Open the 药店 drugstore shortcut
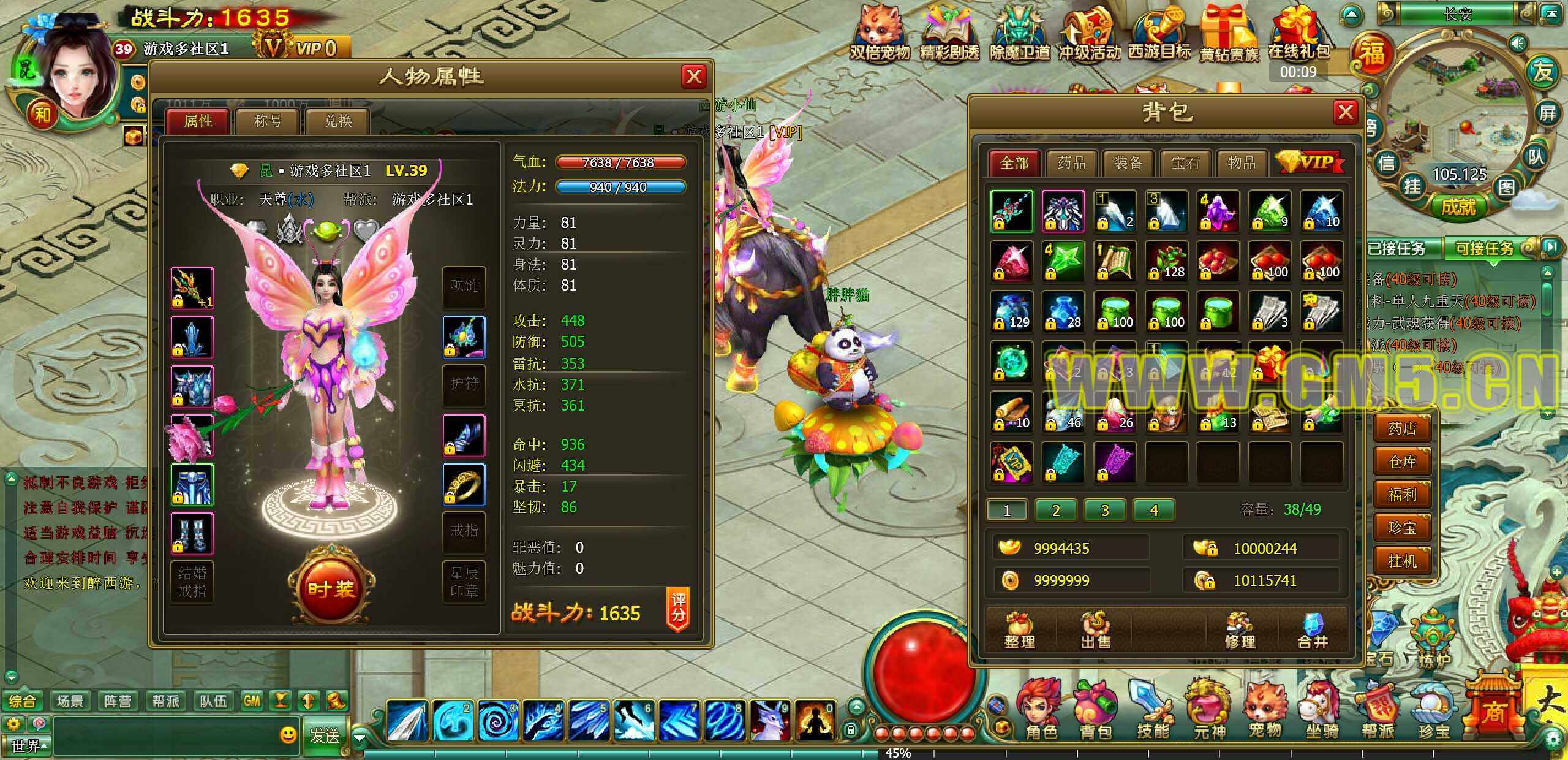 tap(1403, 428)
